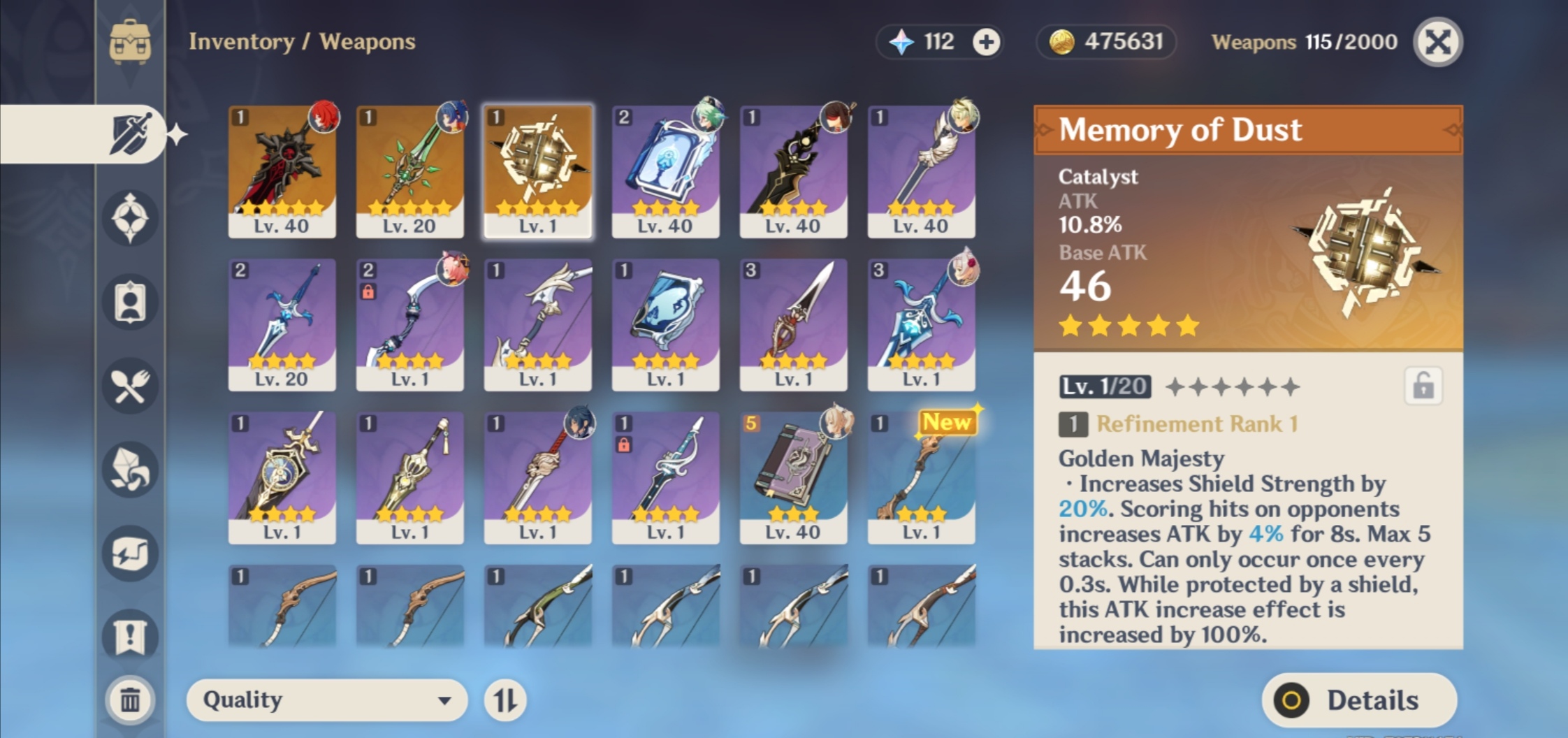1568x738 pixels.
Task: Open the character development items category
Action: tap(129, 301)
